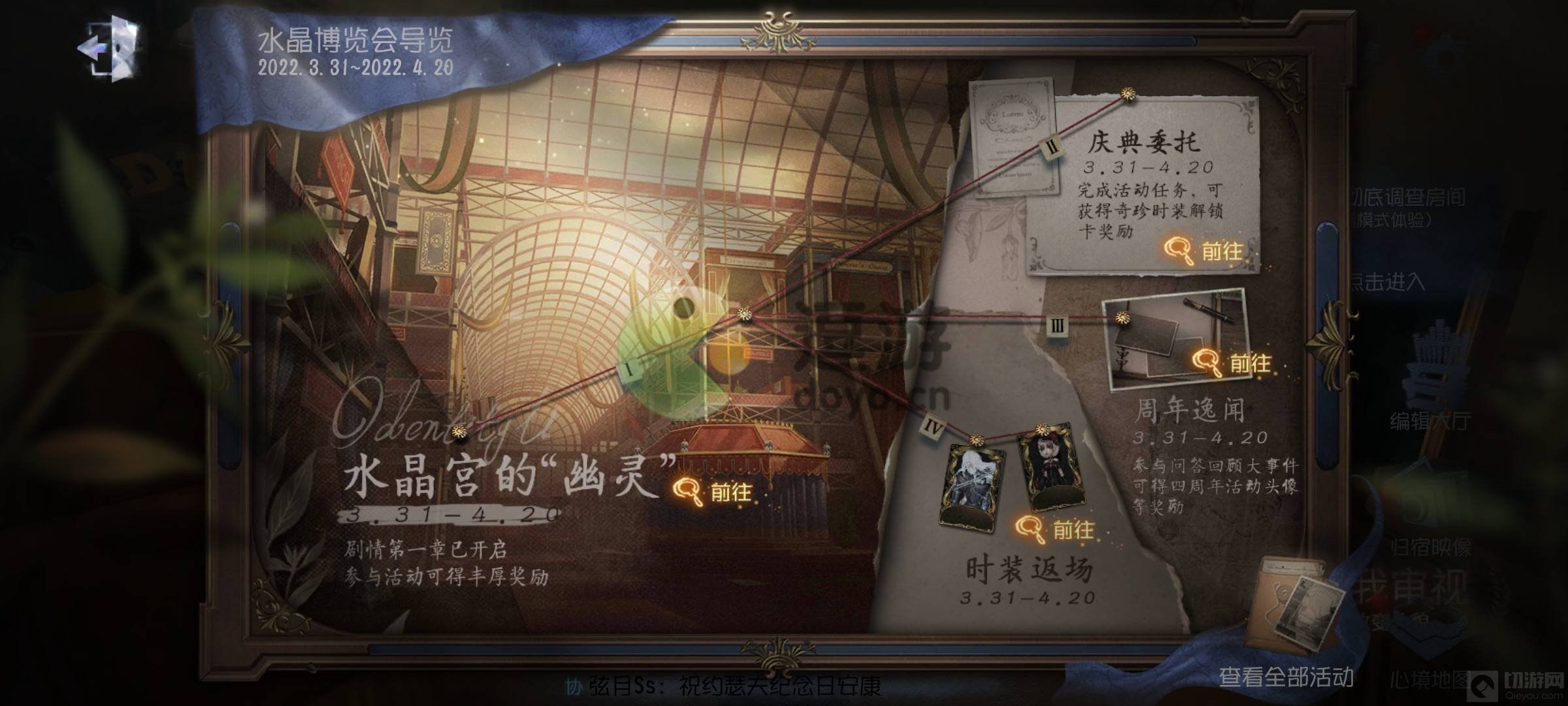The image size is (1568, 706).
Task: Click the exit door icon to go back
Action: tap(110, 48)
